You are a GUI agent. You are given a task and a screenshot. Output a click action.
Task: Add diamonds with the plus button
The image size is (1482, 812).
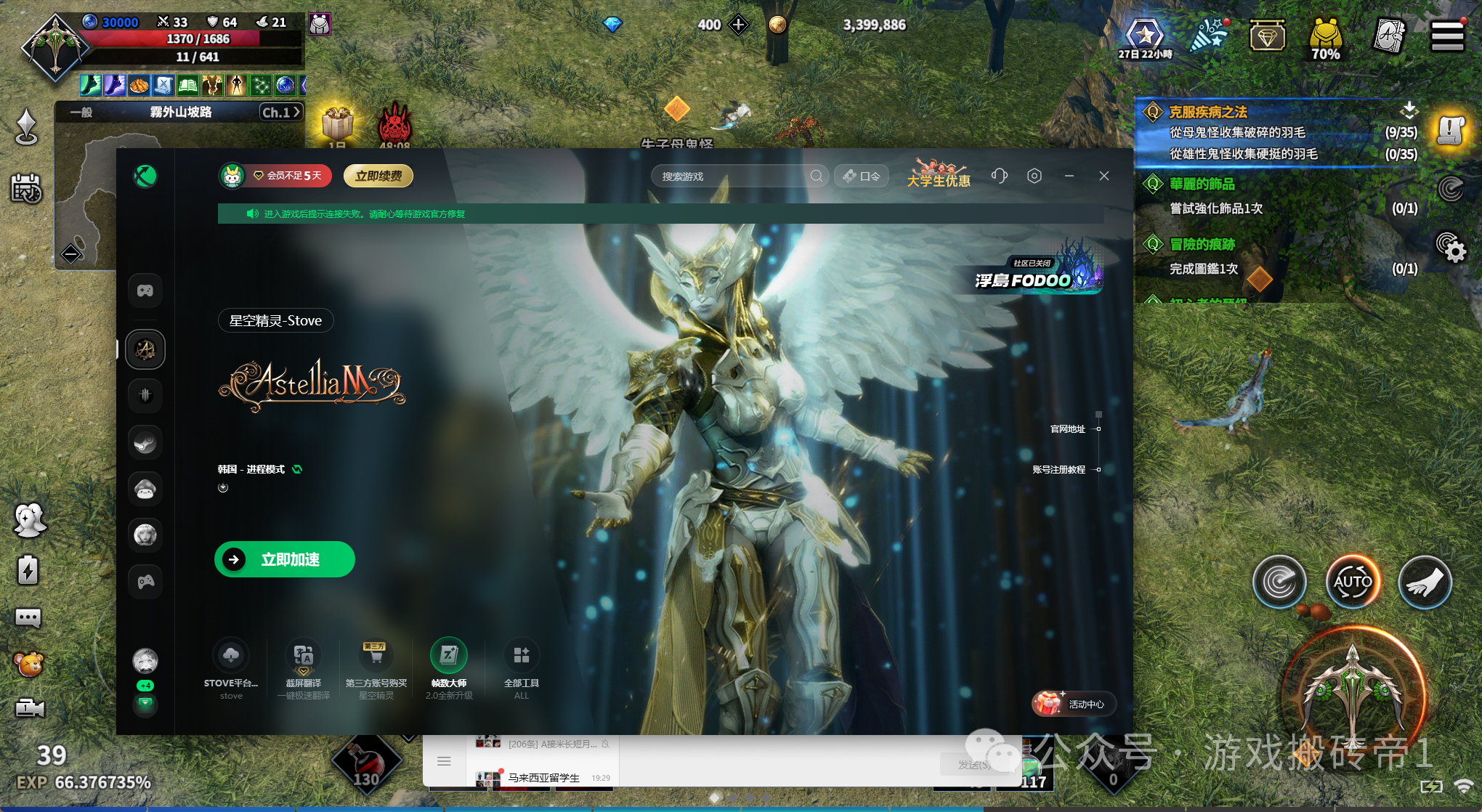[x=739, y=25]
